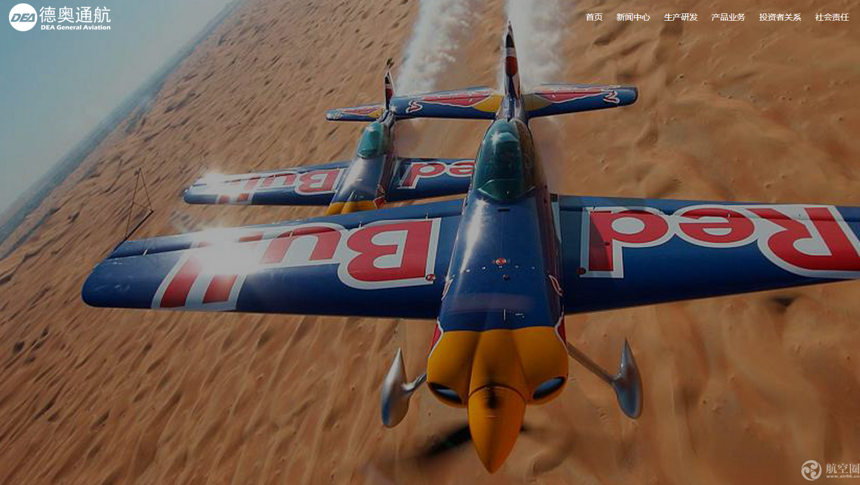Open the 产品业务 products page
The image size is (860, 485).
(x=728, y=17)
